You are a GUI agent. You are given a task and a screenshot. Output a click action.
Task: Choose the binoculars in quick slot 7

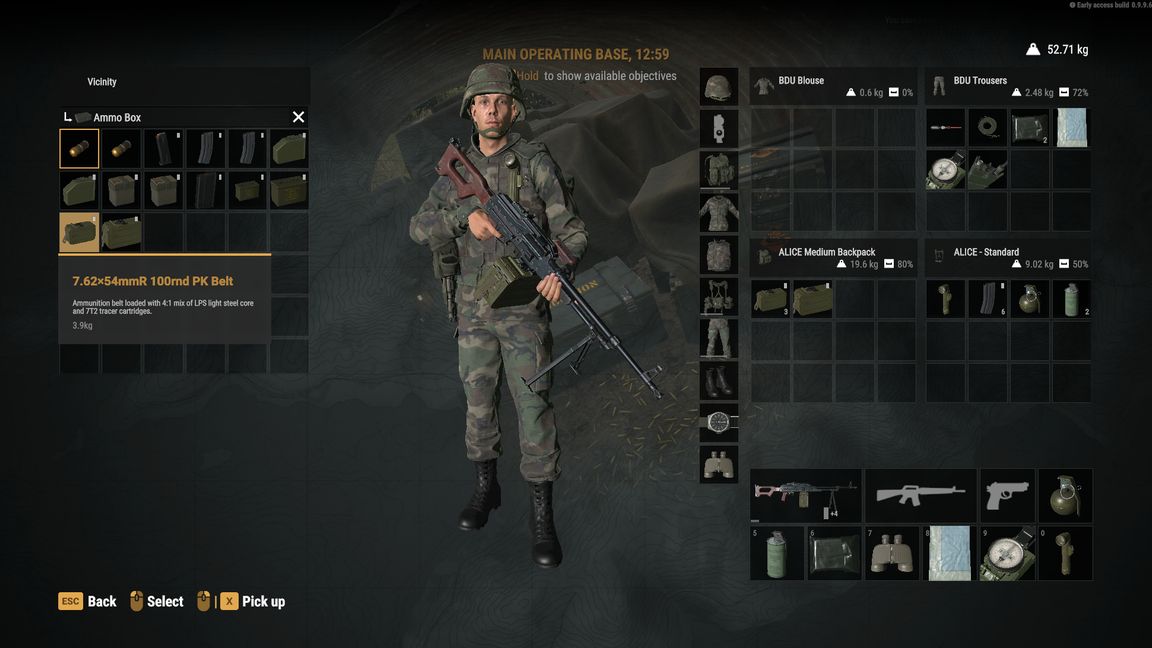tap(891, 553)
